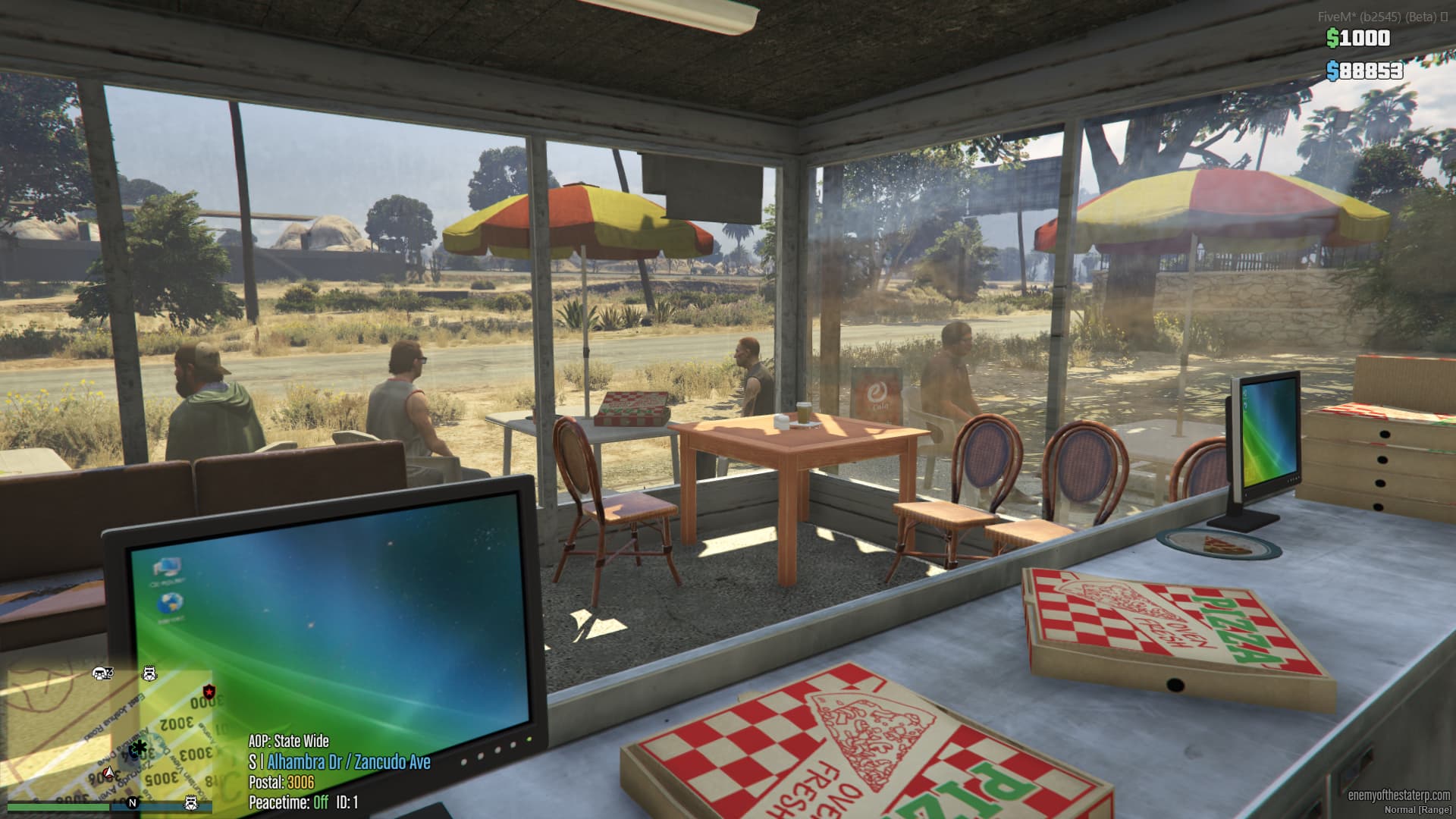Click the N compass indicator on the minimap

pos(133,803)
